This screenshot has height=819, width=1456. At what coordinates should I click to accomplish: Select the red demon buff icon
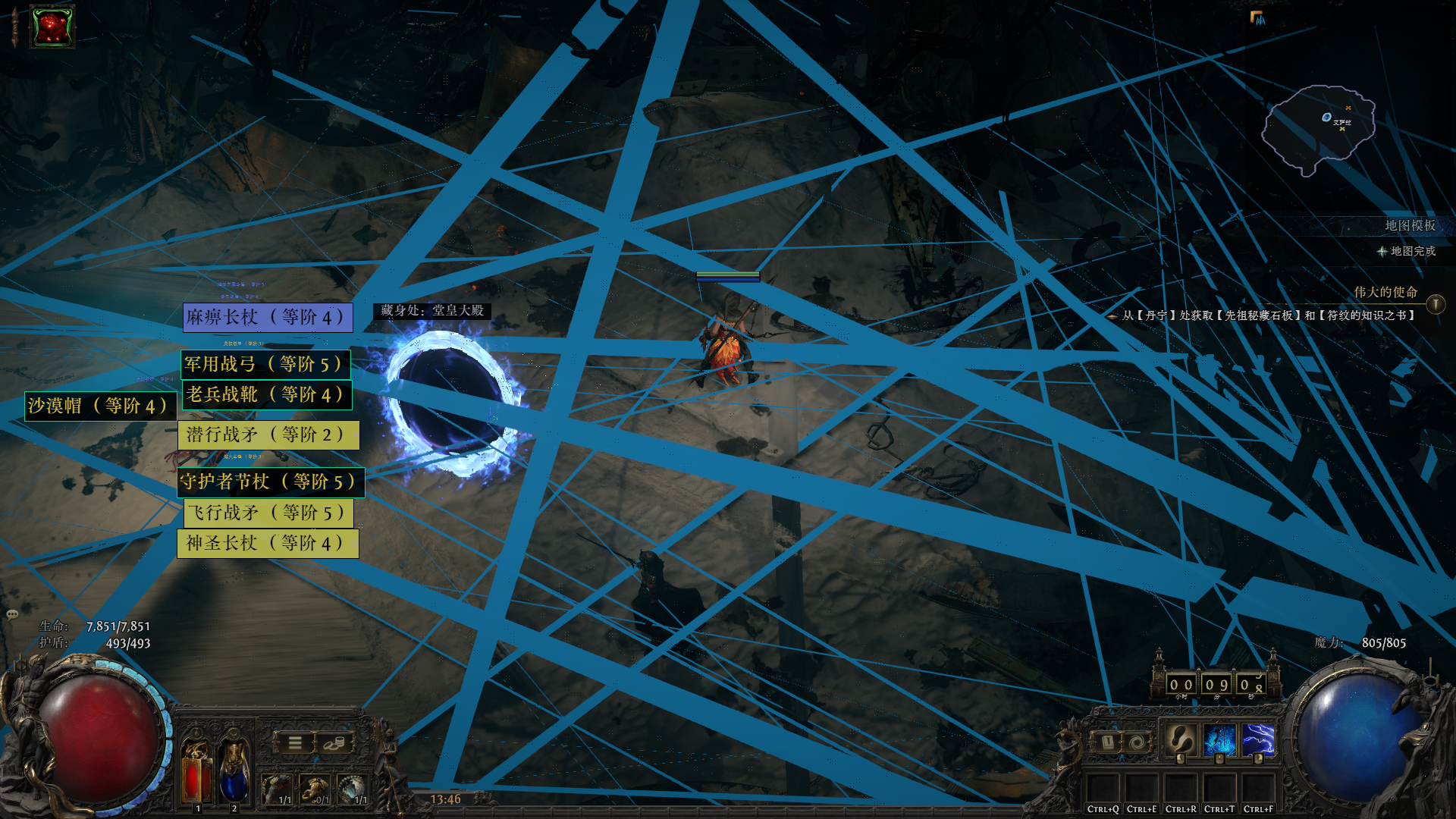pyautogui.click(x=52, y=27)
